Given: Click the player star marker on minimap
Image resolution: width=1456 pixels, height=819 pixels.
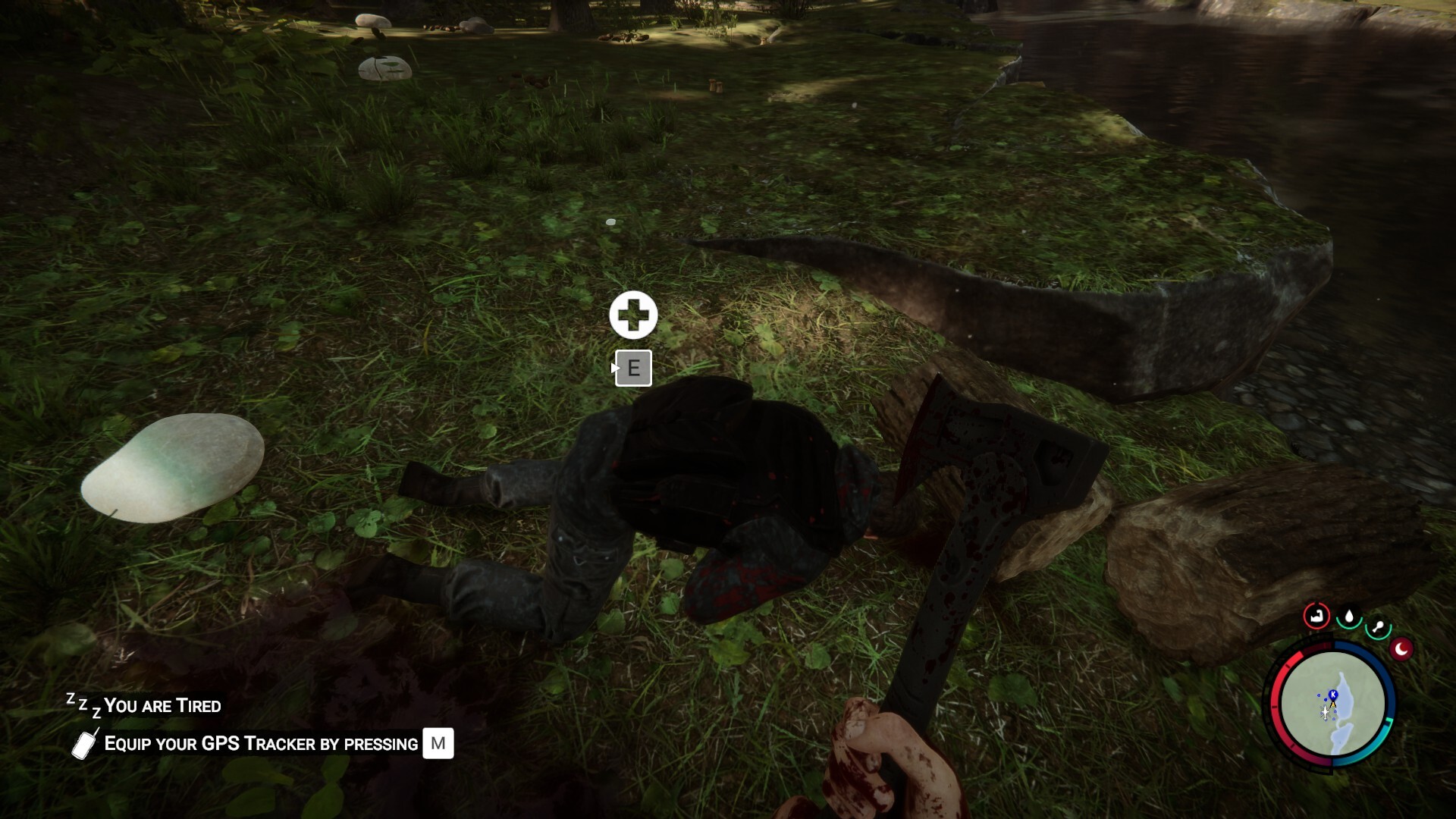Looking at the screenshot, I should [1325, 713].
